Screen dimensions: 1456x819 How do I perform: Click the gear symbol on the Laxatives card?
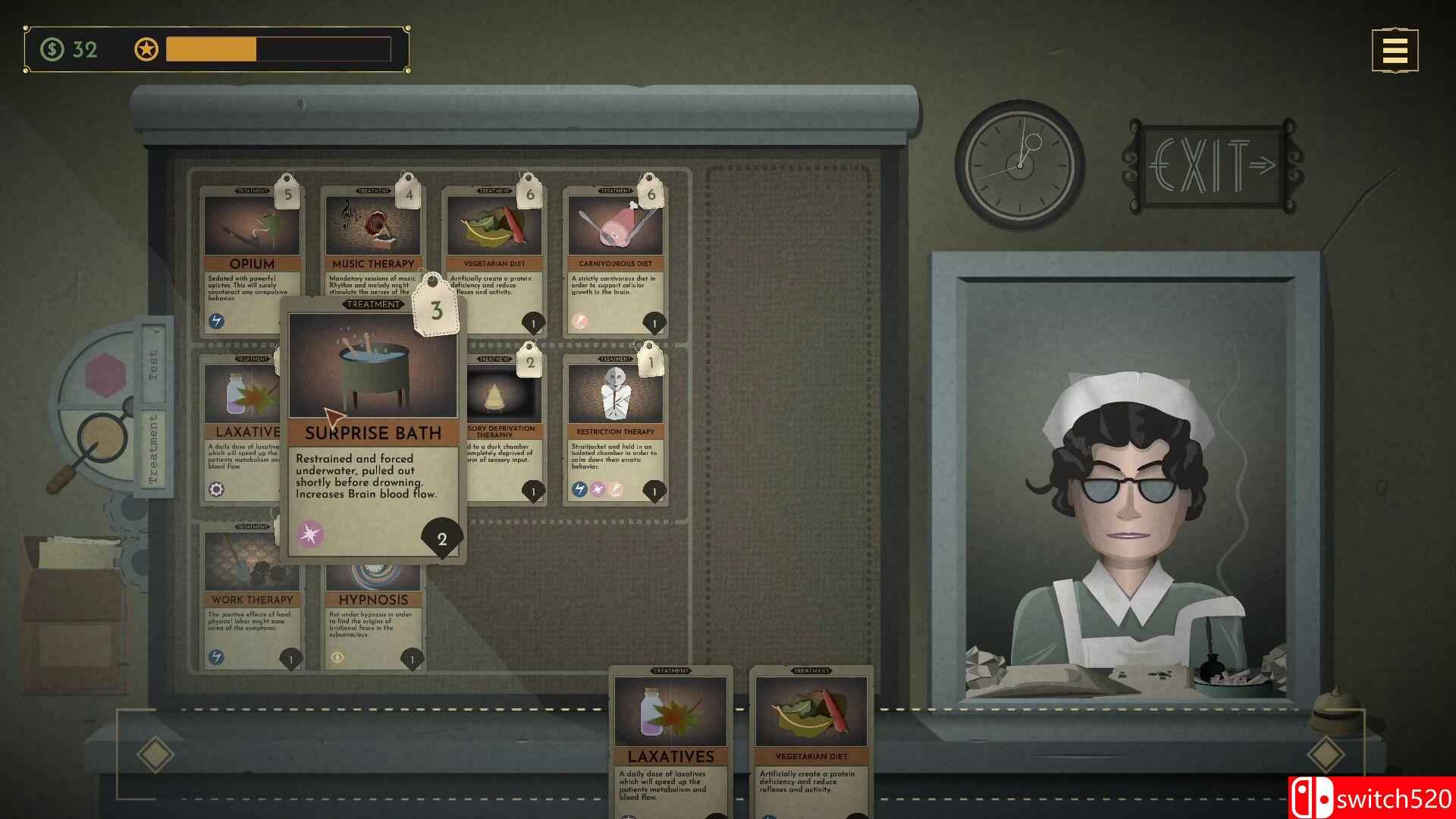[x=215, y=491]
